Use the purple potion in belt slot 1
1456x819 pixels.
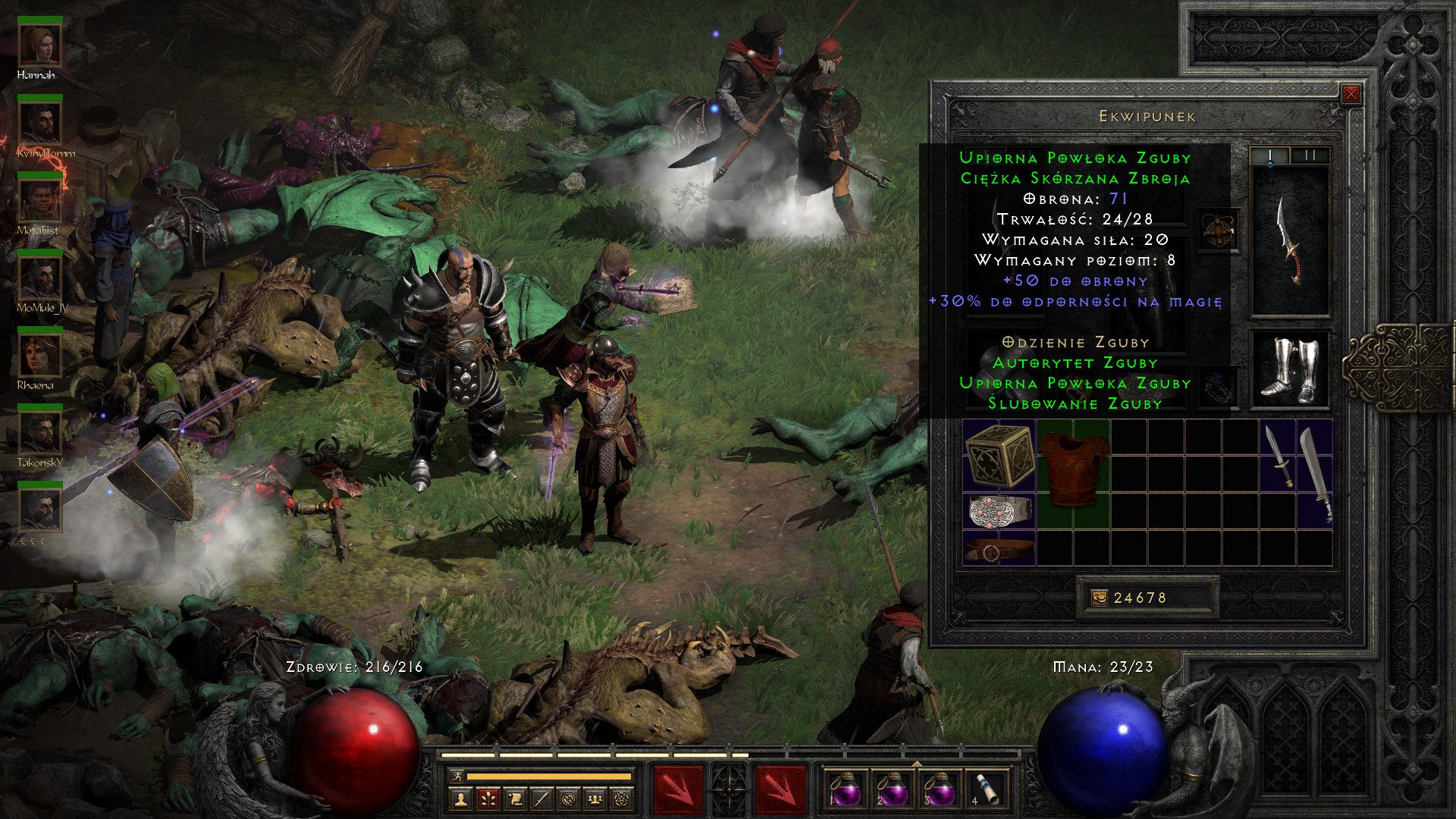(845, 789)
